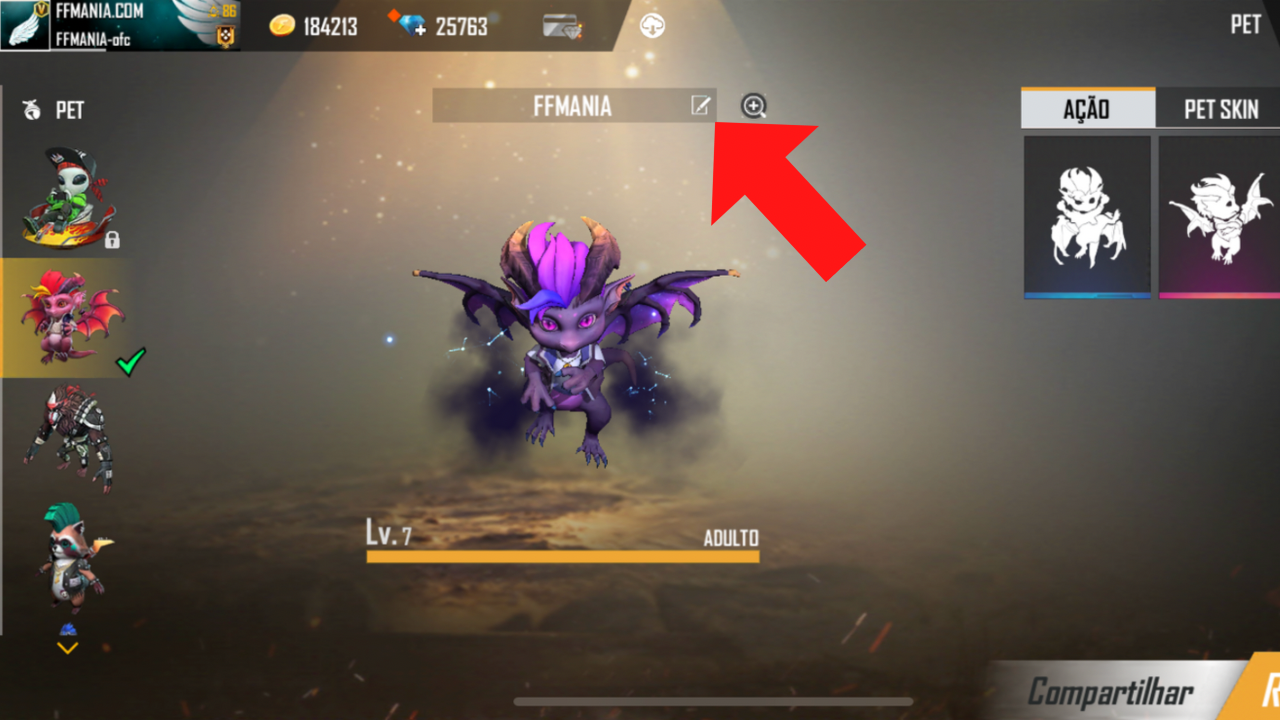Select the AÇÃO tab
The width and height of the screenshot is (1280, 720).
(x=1087, y=109)
